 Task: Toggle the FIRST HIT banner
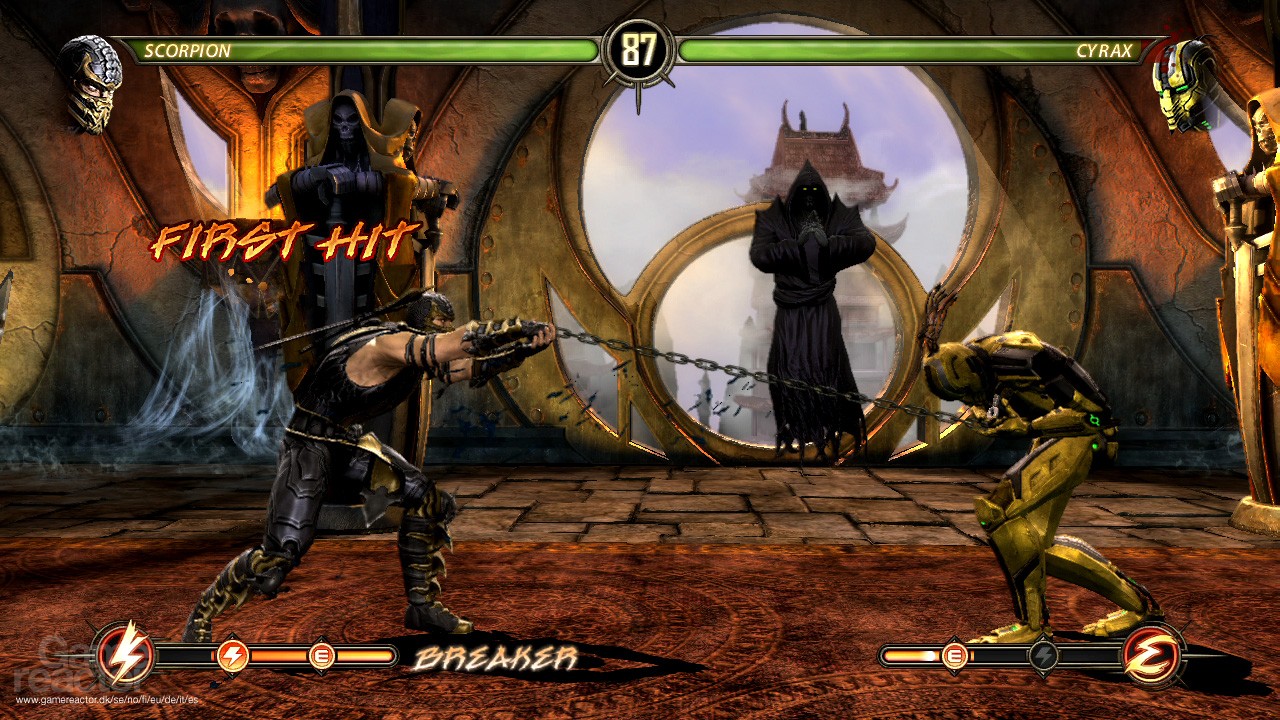click(287, 240)
